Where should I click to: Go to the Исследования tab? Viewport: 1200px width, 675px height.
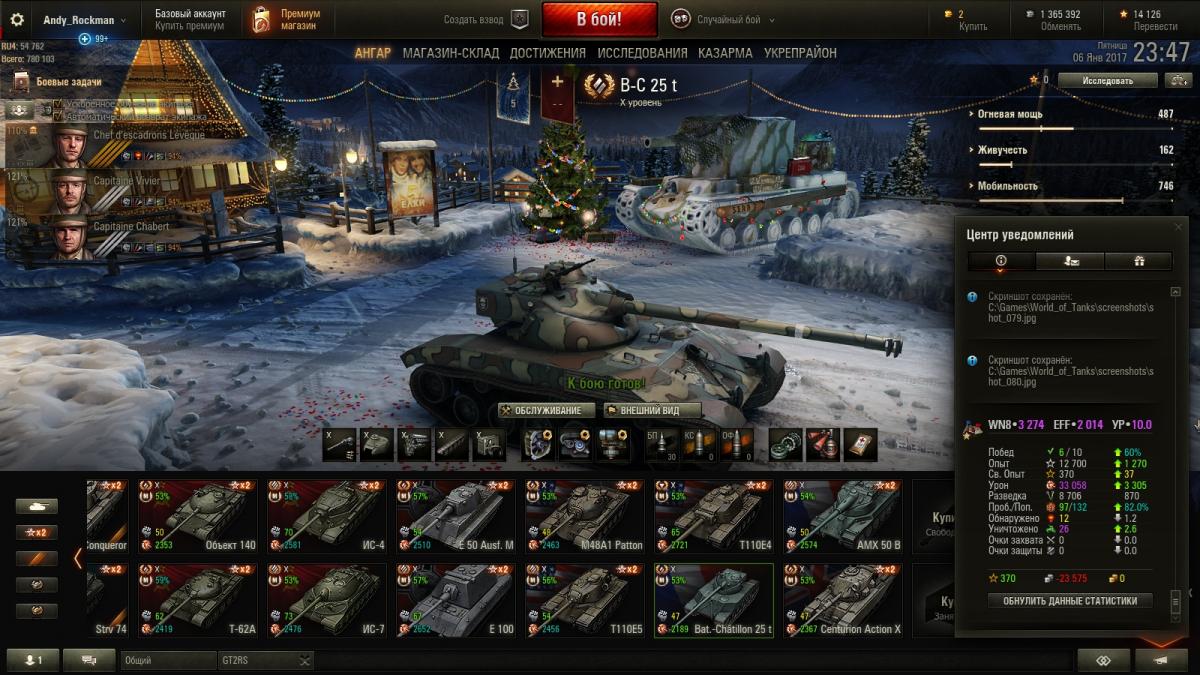[x=642, y=53]
